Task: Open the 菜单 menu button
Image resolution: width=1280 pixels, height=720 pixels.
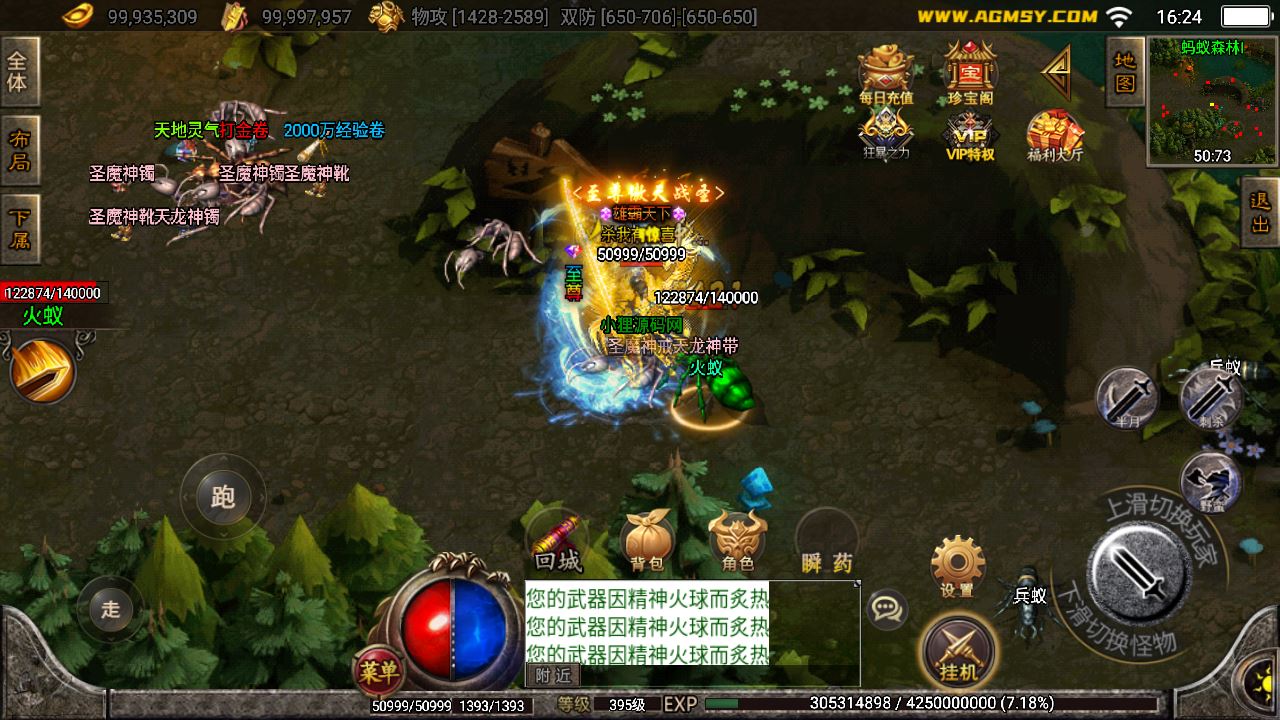Action: tap(380, 670)
